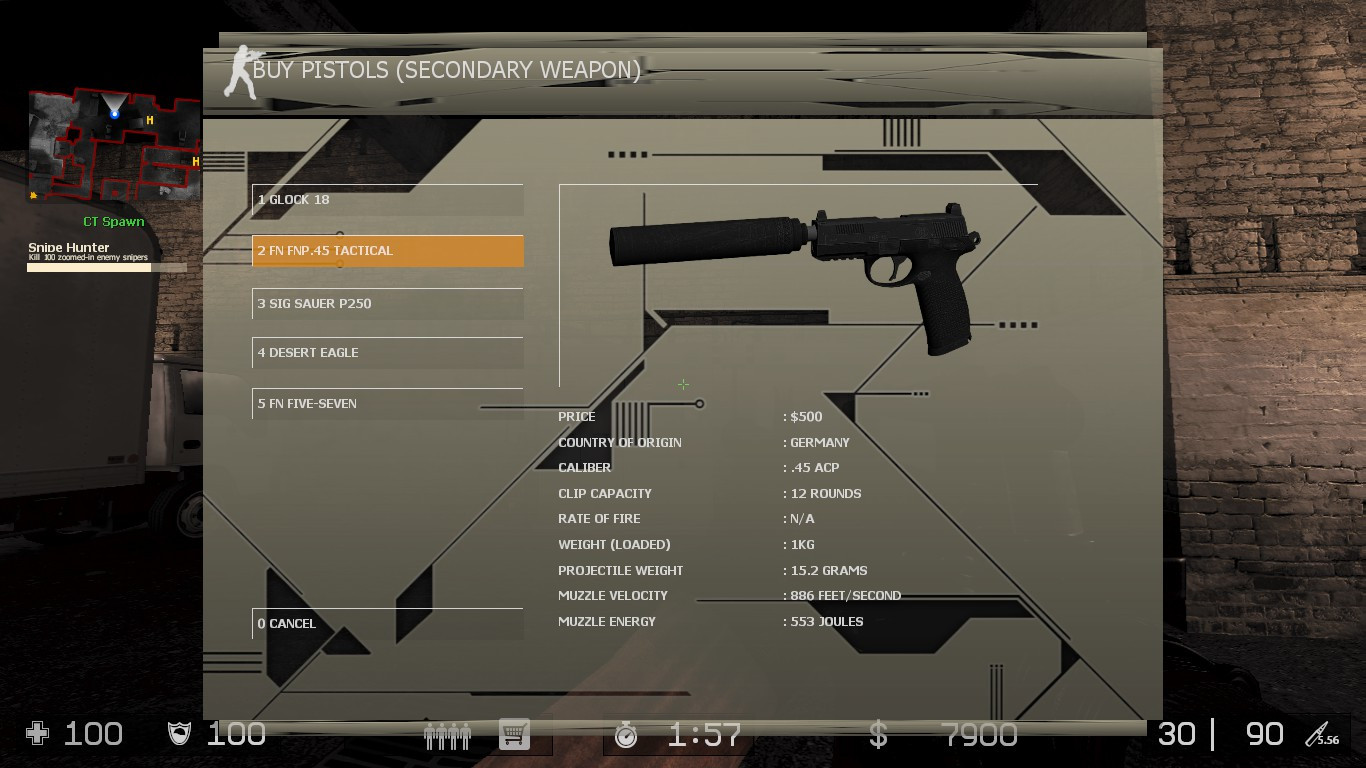Select the Desert Eagle
This screenshot has height=768, width=1366.
pos(387,352)
